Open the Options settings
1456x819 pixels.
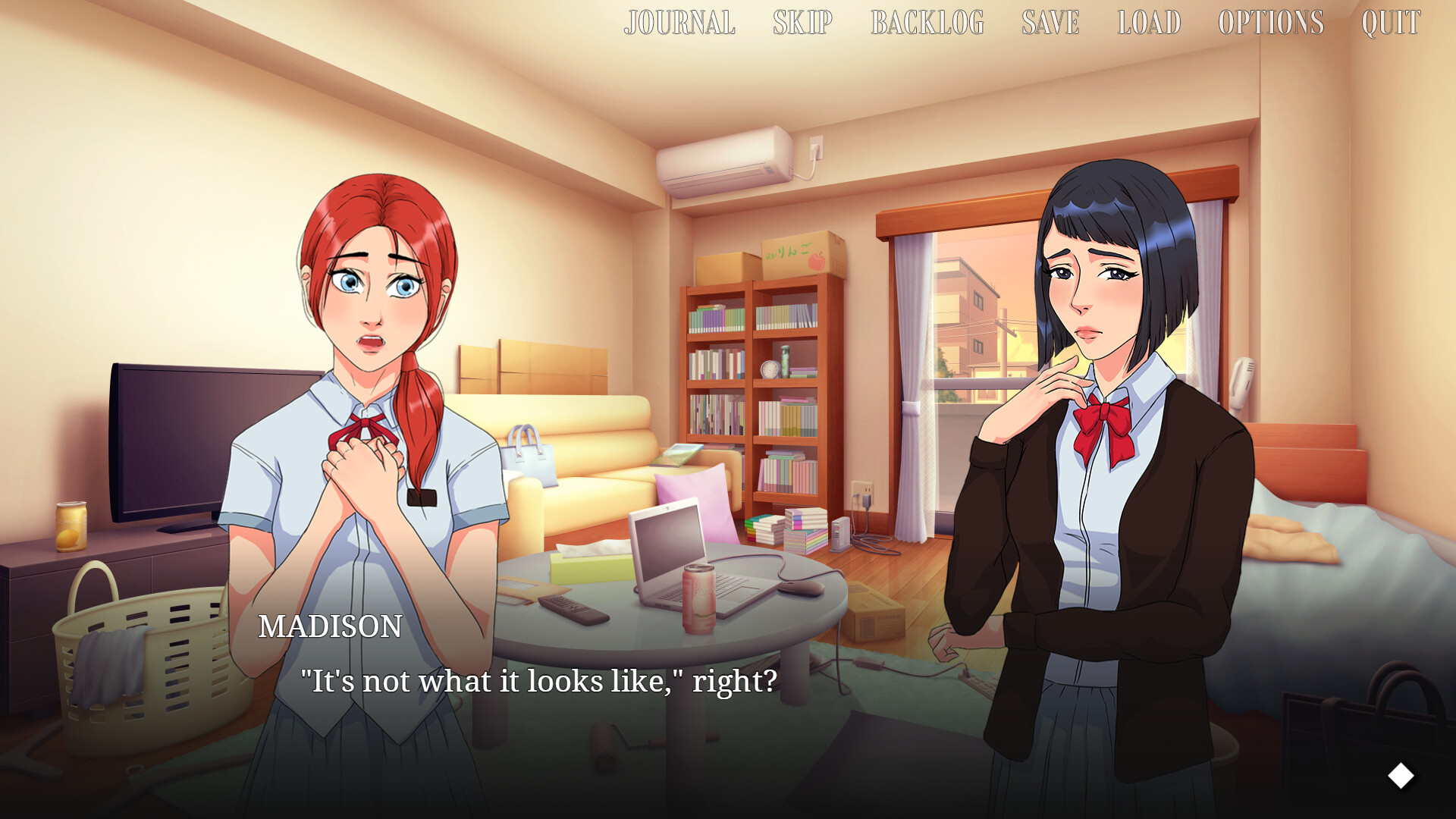click(x=1270, y=23)
